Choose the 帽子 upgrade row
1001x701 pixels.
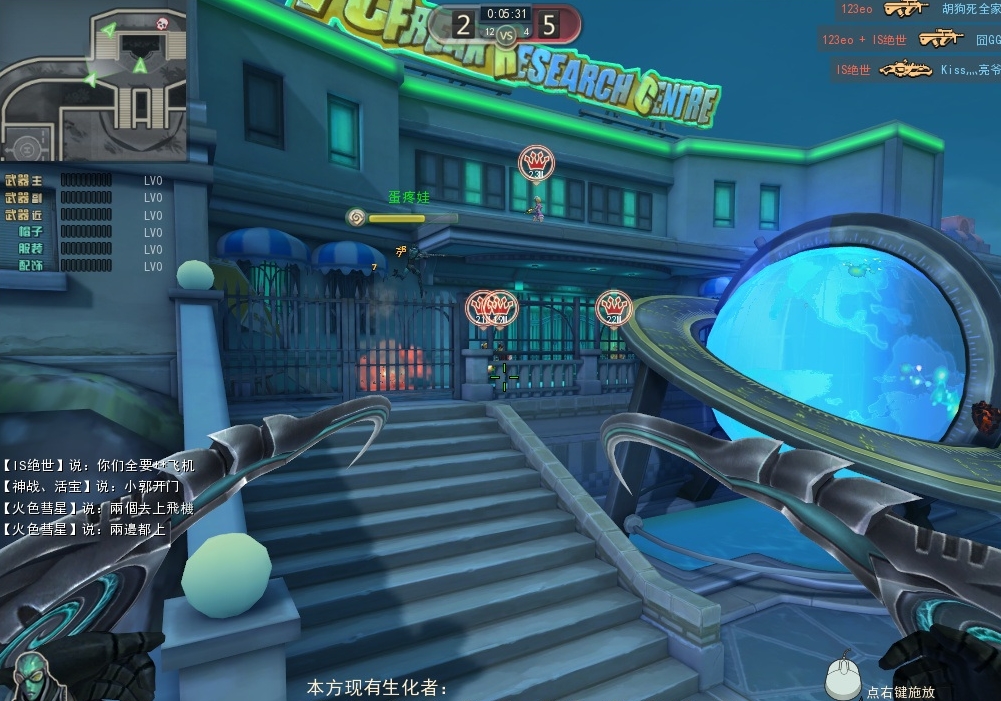pos(84,232)
